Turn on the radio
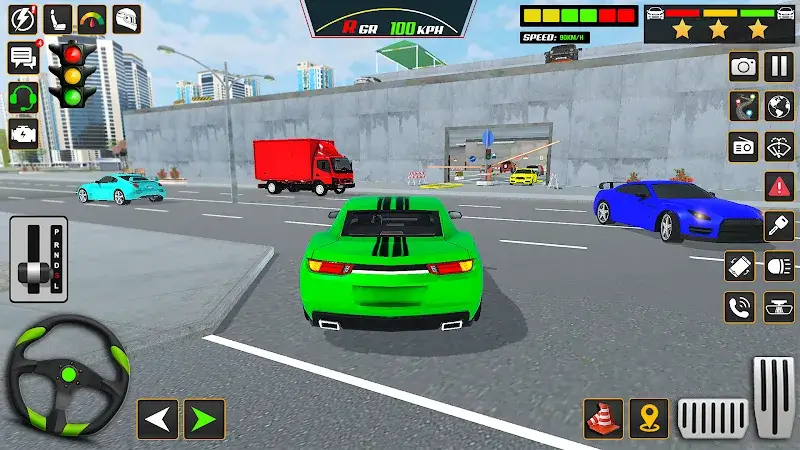Viewport: 800px width, 450px height. (743, 146)
